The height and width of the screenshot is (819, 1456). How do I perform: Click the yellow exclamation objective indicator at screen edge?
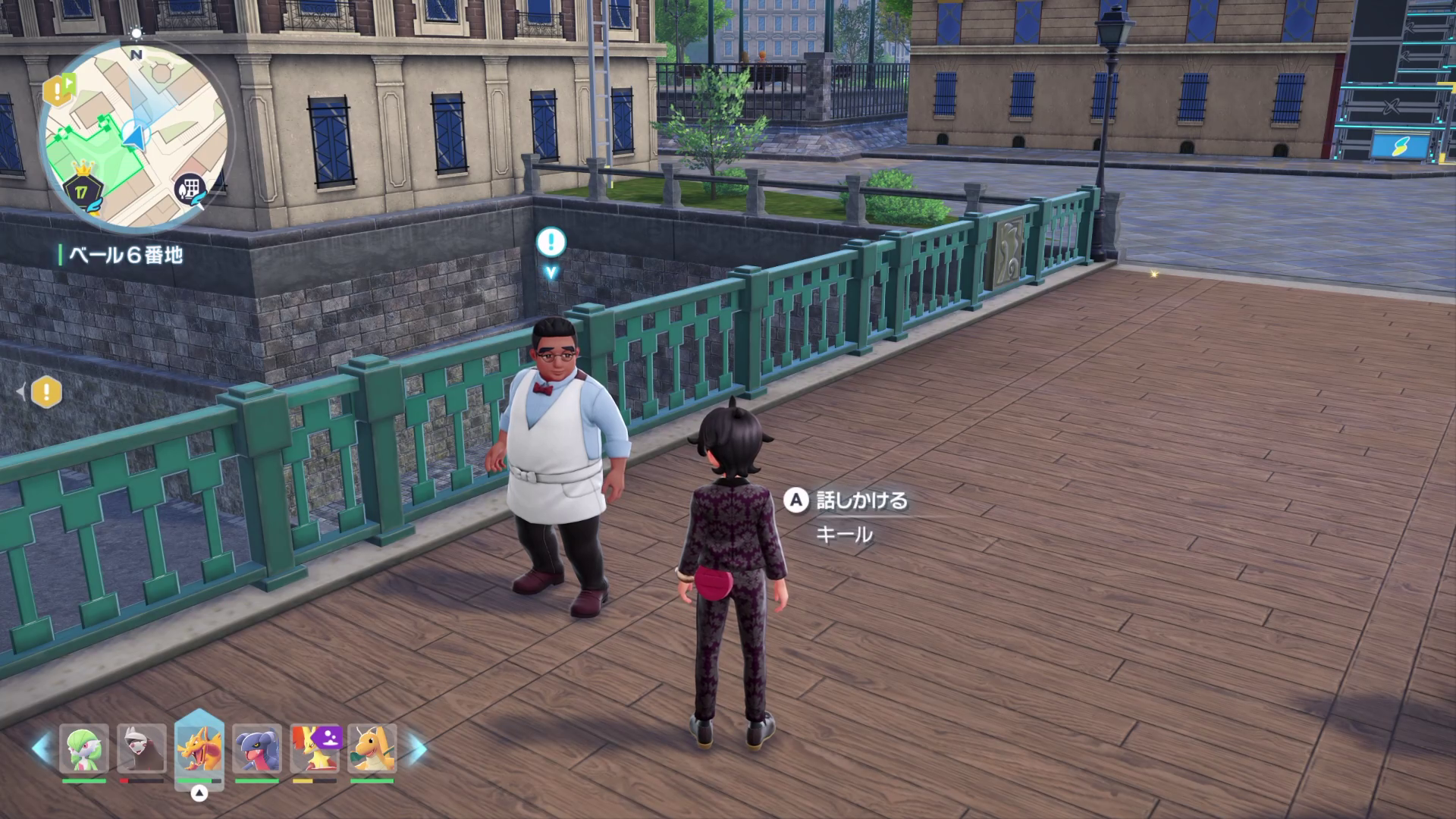point(46,392)
